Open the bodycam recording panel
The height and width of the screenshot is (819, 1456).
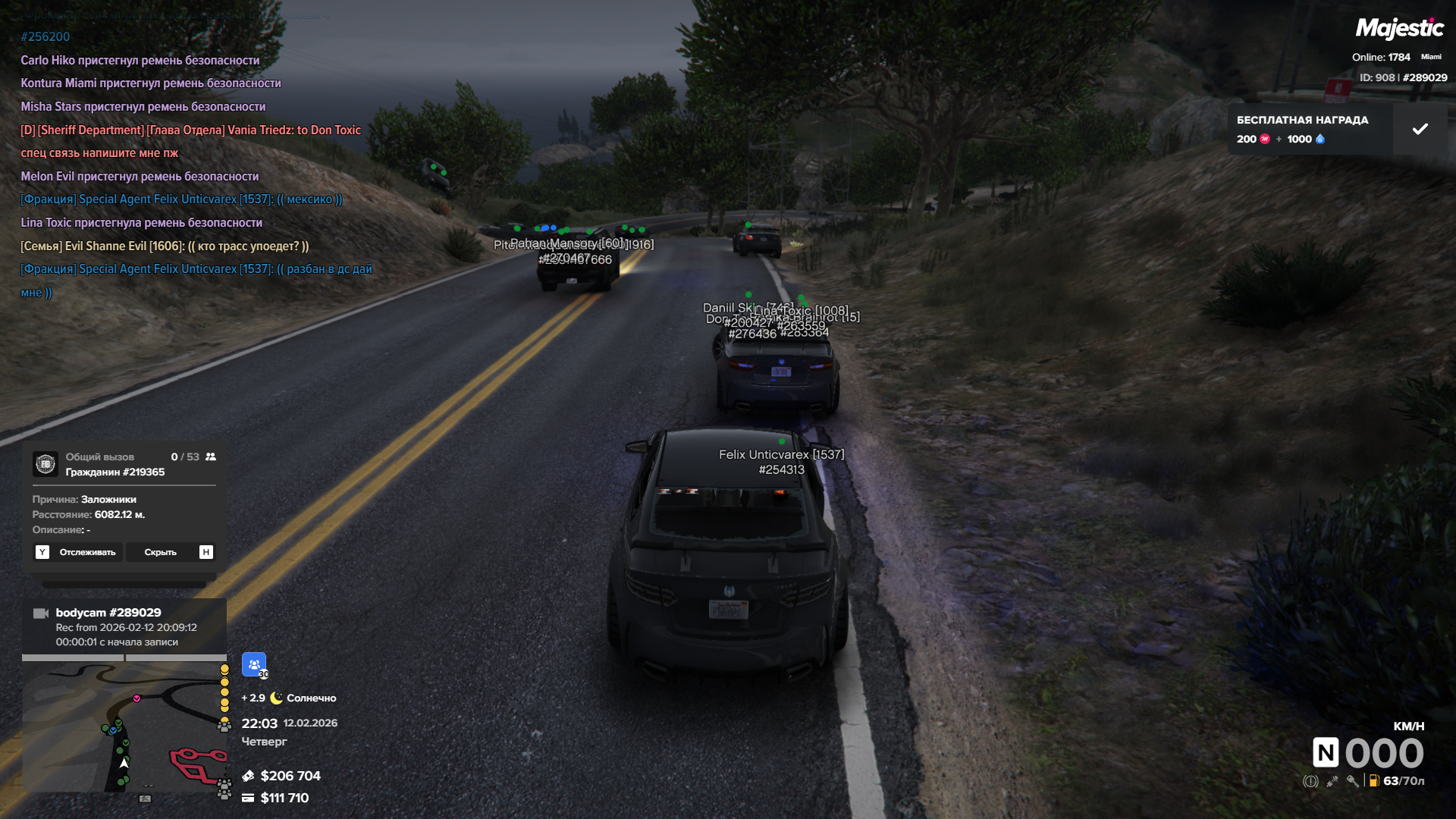124,626
